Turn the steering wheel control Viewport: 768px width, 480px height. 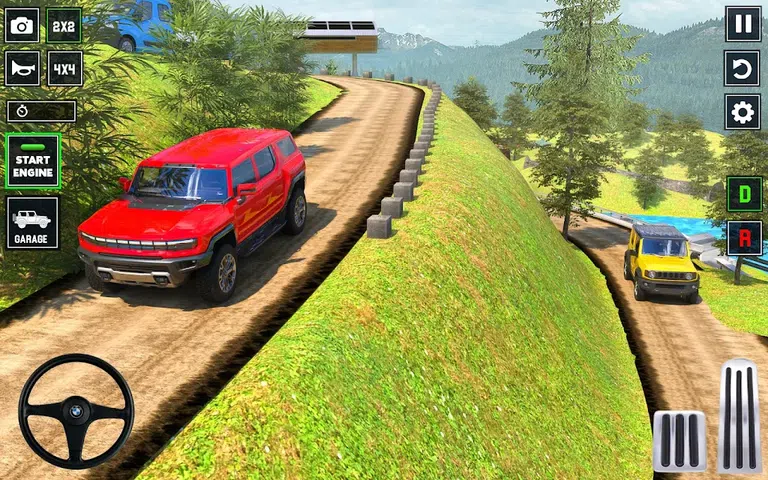(x=76, y=410)
